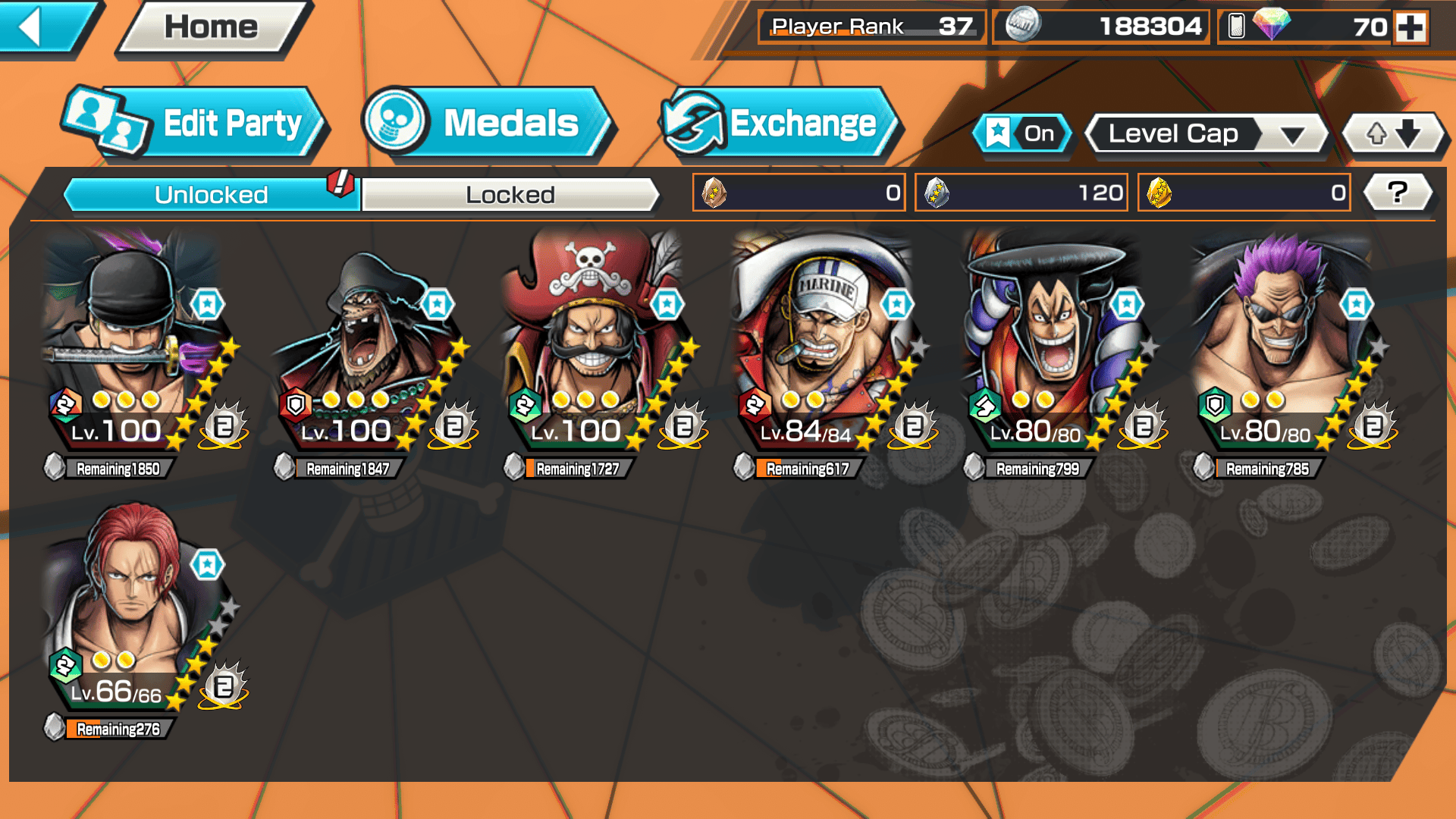Select the black-hat laughing pirate character

(x=364, y=341)
